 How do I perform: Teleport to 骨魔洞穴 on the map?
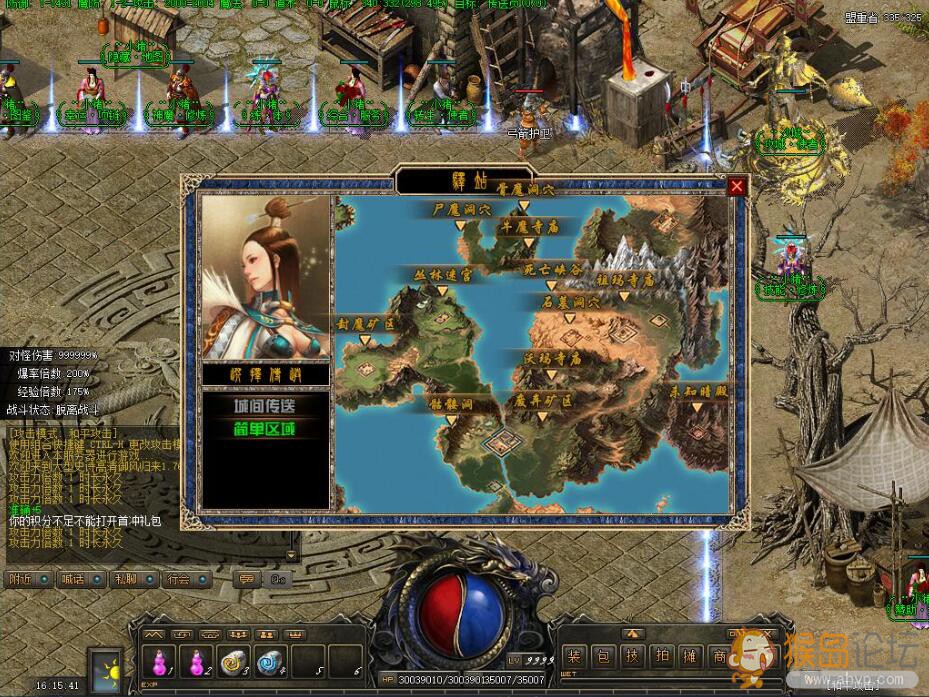pos(522,191)
